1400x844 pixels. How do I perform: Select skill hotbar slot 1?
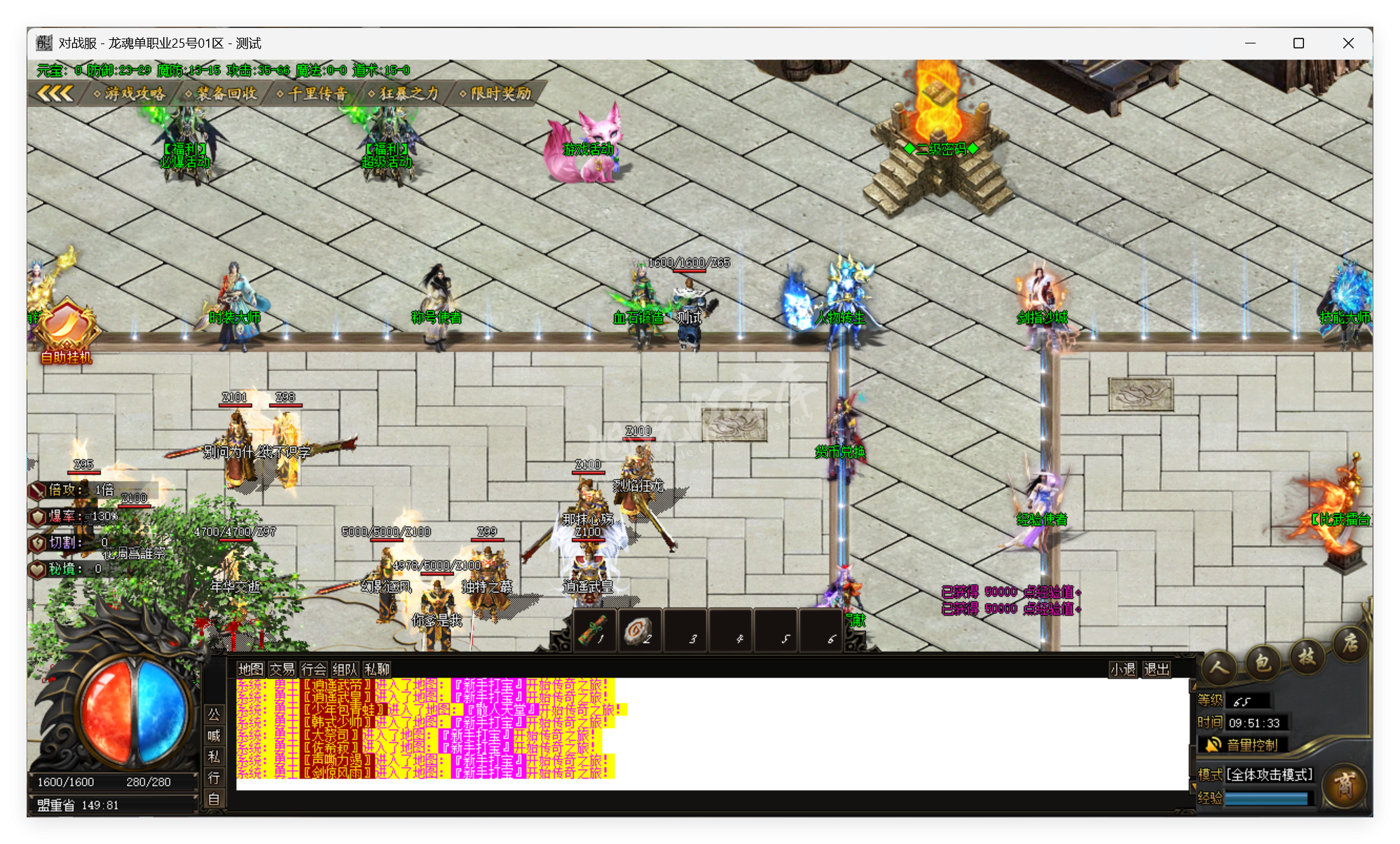pyautogui.click(x=593, y=630)
